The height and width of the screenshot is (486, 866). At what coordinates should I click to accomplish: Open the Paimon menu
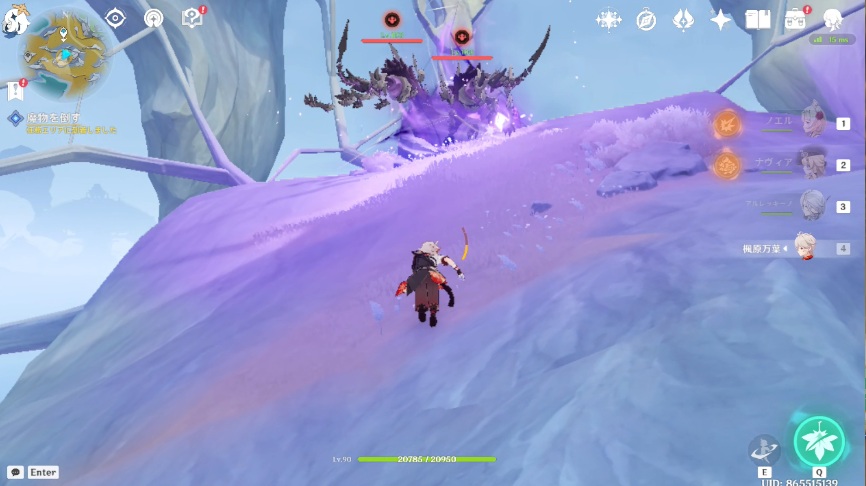pyautogui.click(x=14, y=22)
